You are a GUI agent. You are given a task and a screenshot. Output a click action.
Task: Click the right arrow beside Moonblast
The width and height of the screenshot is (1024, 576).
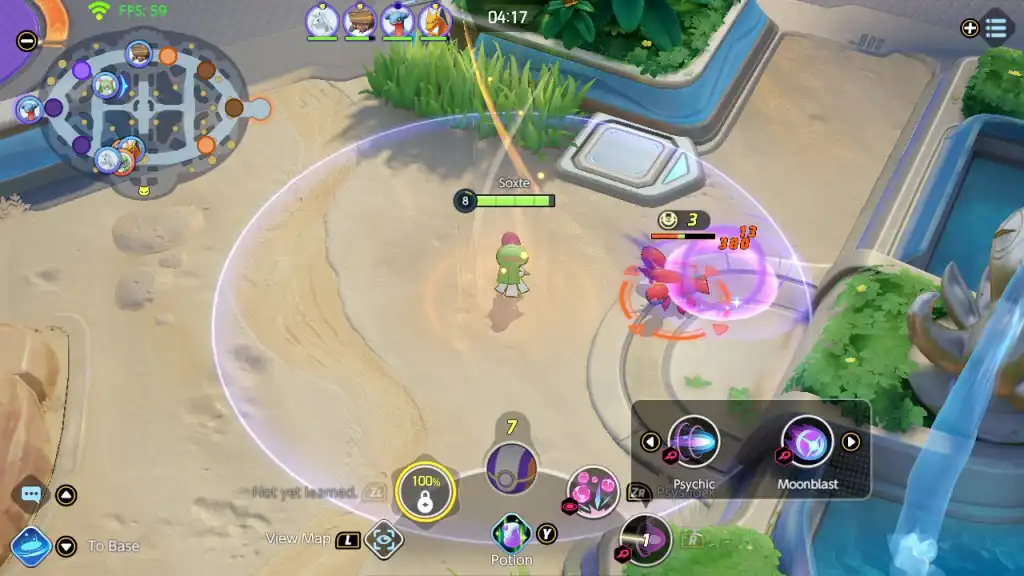(x=851, y=442)
